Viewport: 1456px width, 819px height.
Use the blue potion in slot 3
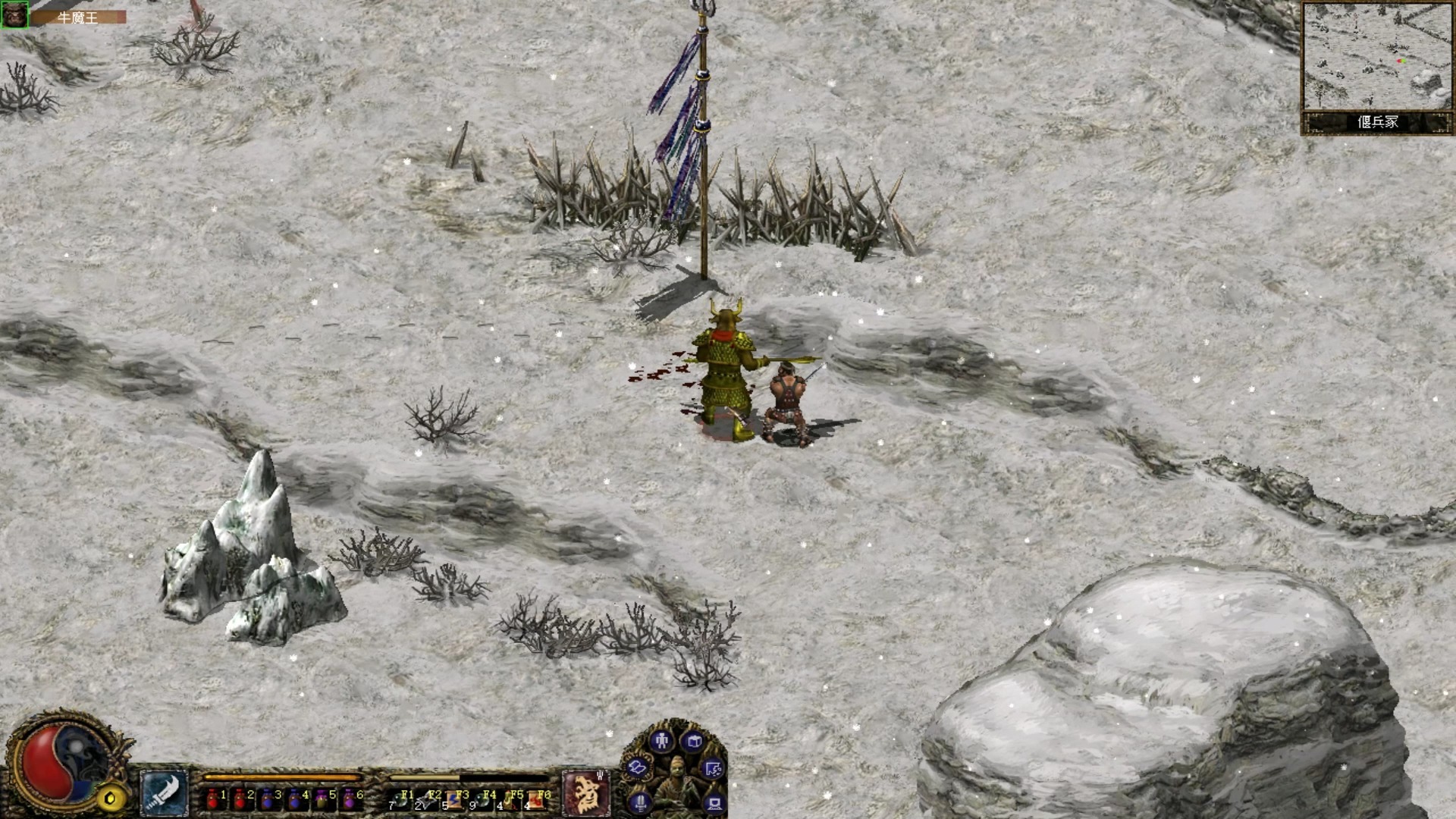268,799
